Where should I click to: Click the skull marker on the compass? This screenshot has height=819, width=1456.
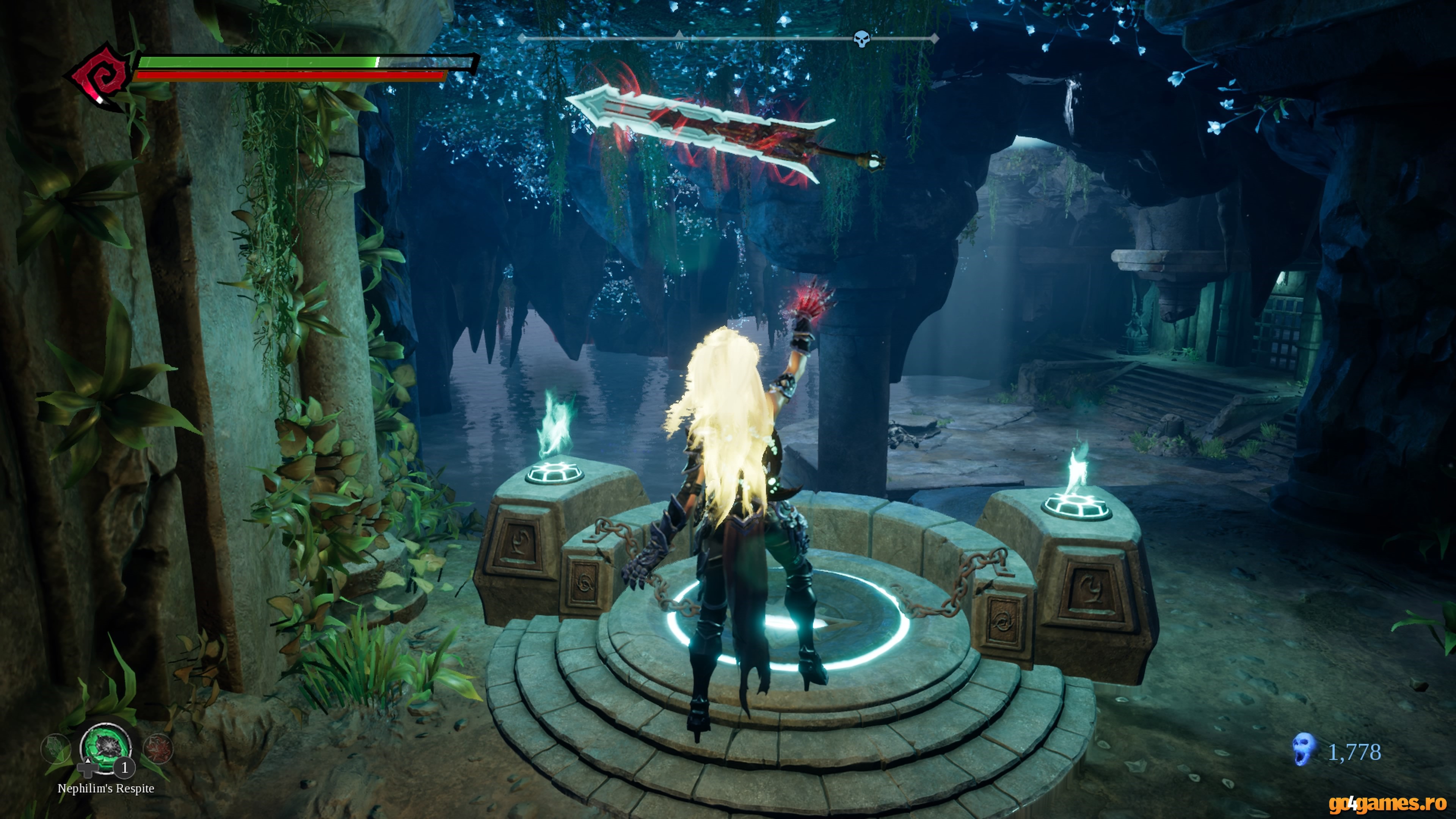tap(861, 39)
